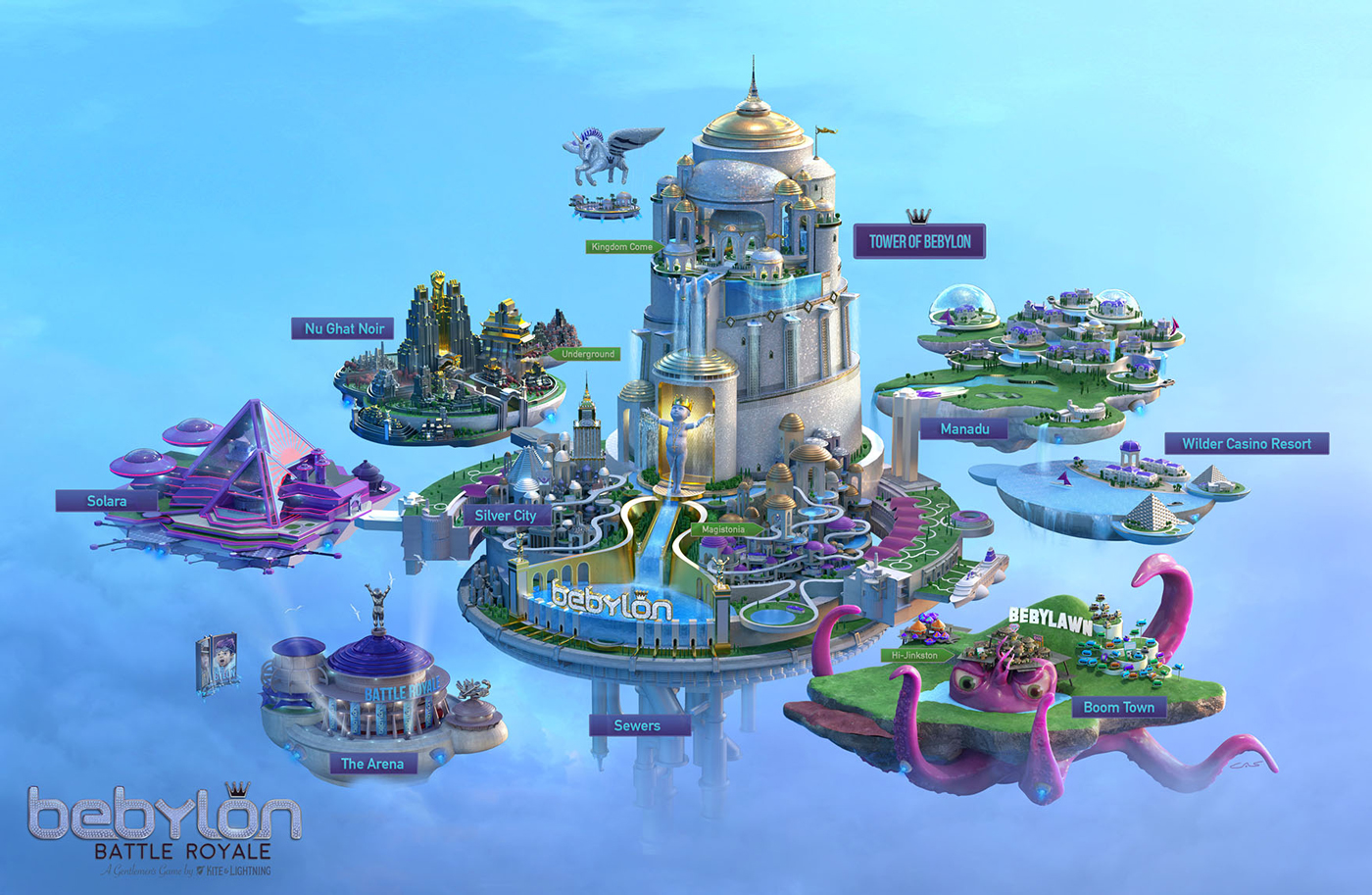Select the Sewers label

[x=637, y=725]
